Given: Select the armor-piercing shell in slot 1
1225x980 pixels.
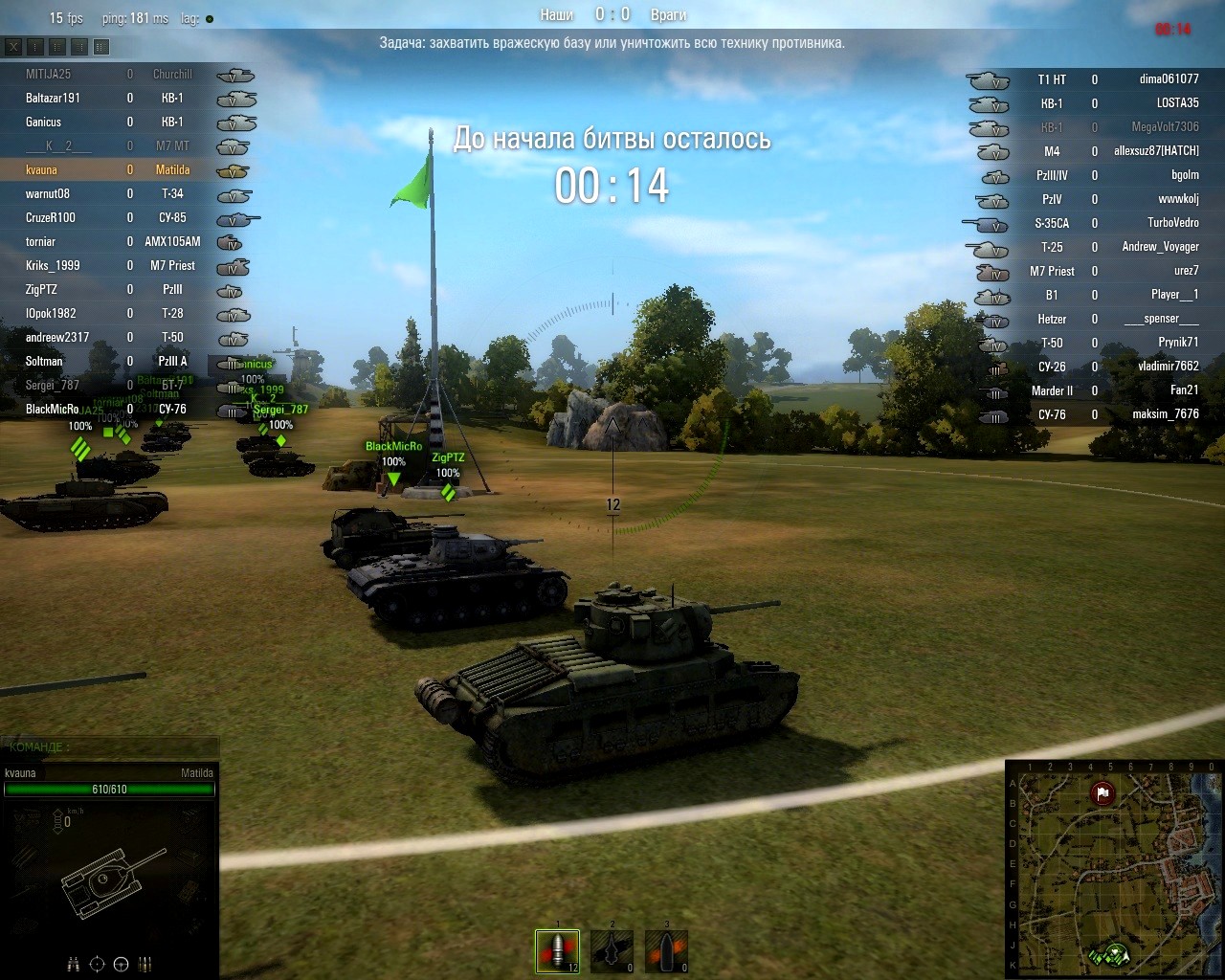Looking at the screenshot, I should click(x=557, y=951).
